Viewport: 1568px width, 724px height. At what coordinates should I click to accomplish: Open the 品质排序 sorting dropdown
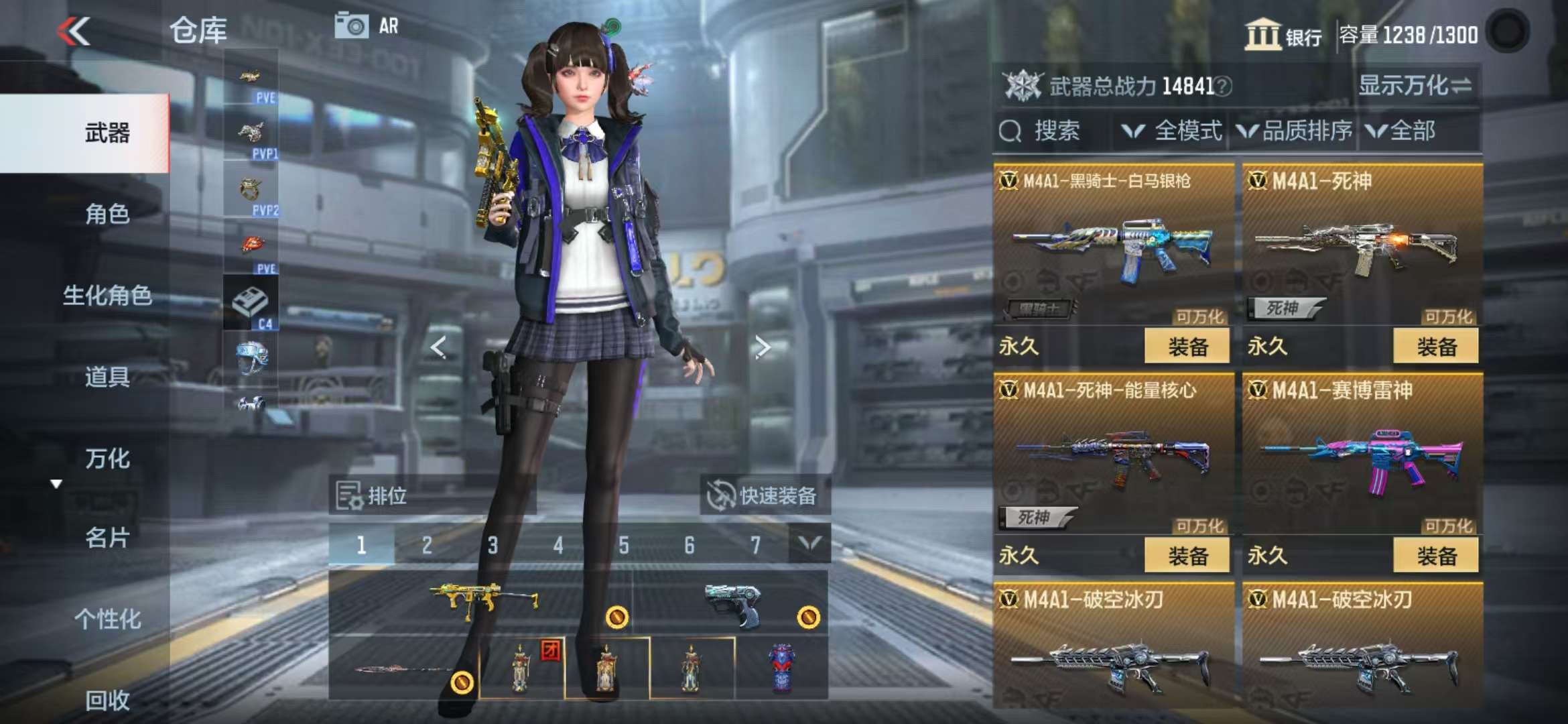click(x=1295, y=131)
